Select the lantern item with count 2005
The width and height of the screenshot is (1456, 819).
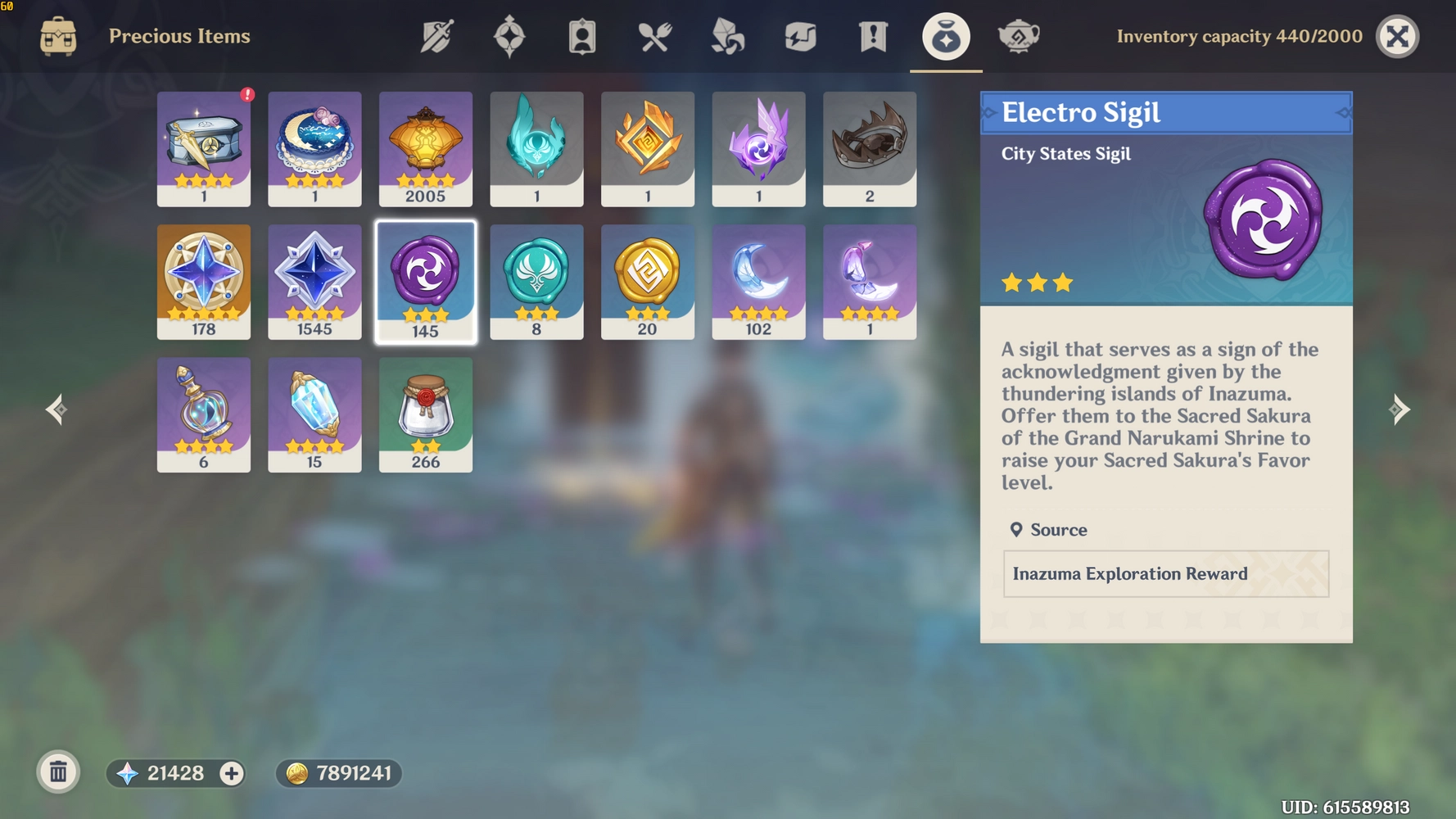click(425, 149)
